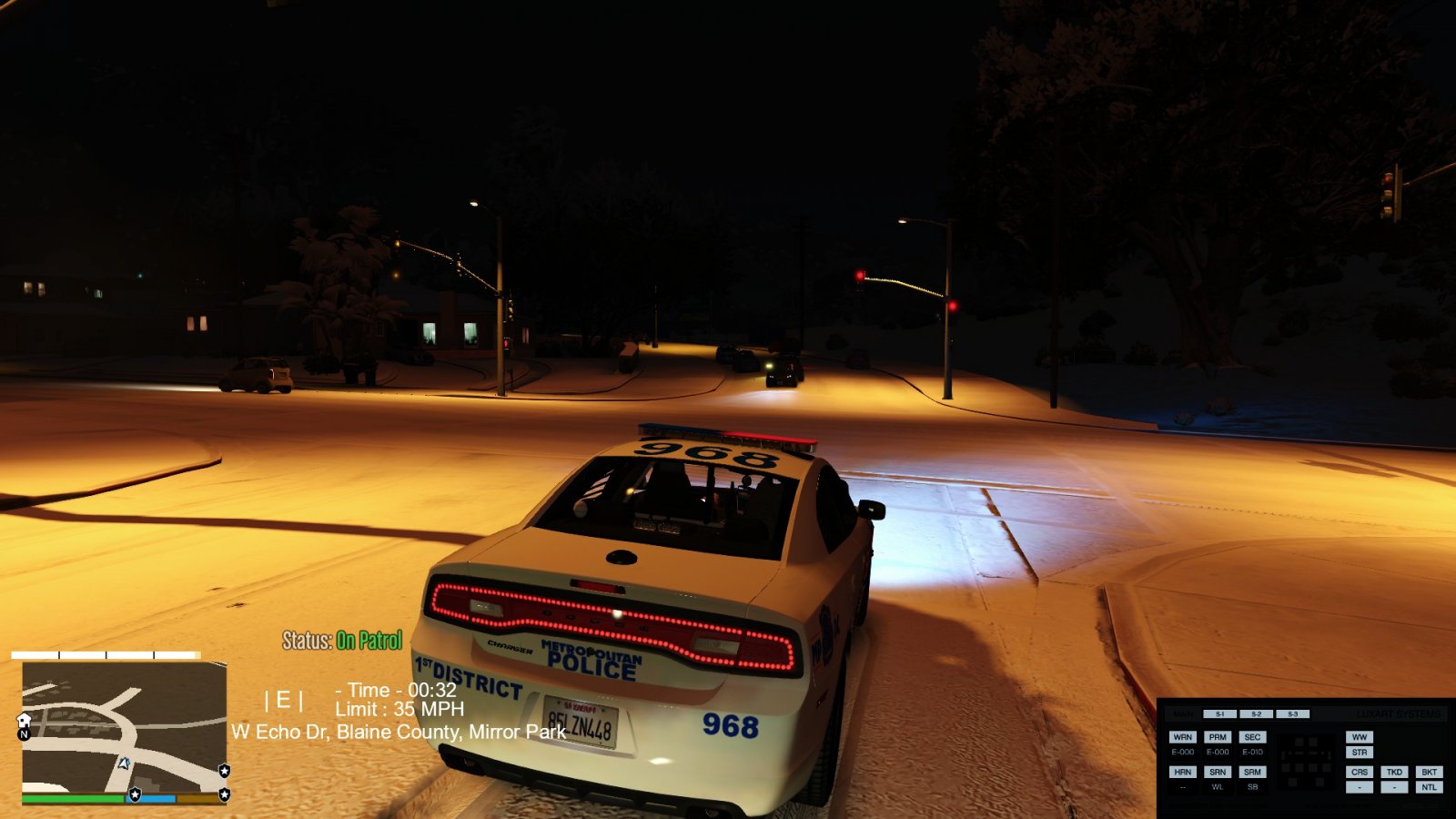The width and height of the screenshot is (1456, 819).
Task: Click the minimap
Action: tap(124, 726)
